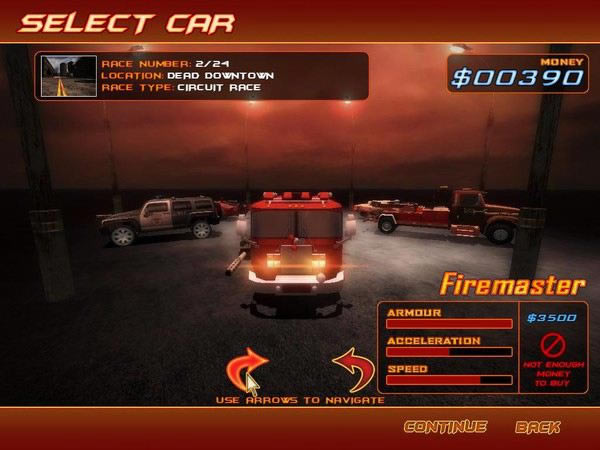Click the dark left-pointing curved arrow

coord(353,368)
